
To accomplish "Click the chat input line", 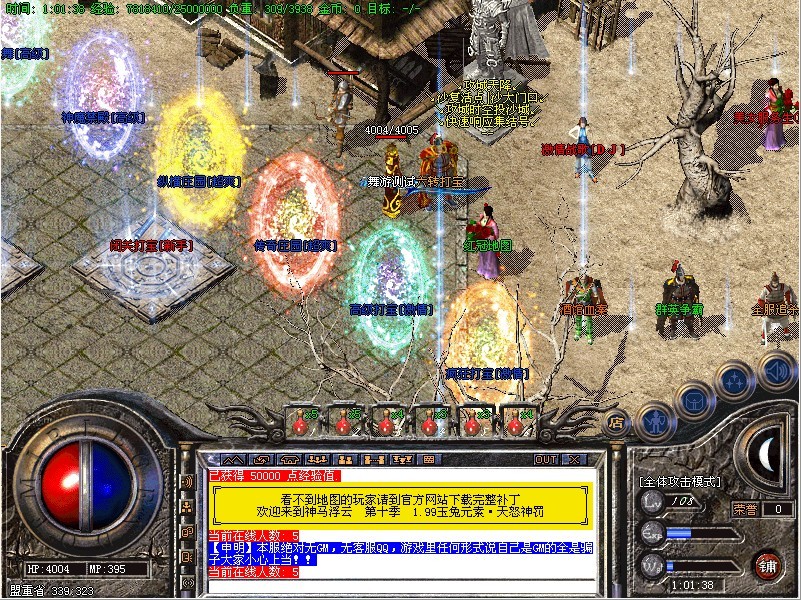I will (x=400, y=587).
